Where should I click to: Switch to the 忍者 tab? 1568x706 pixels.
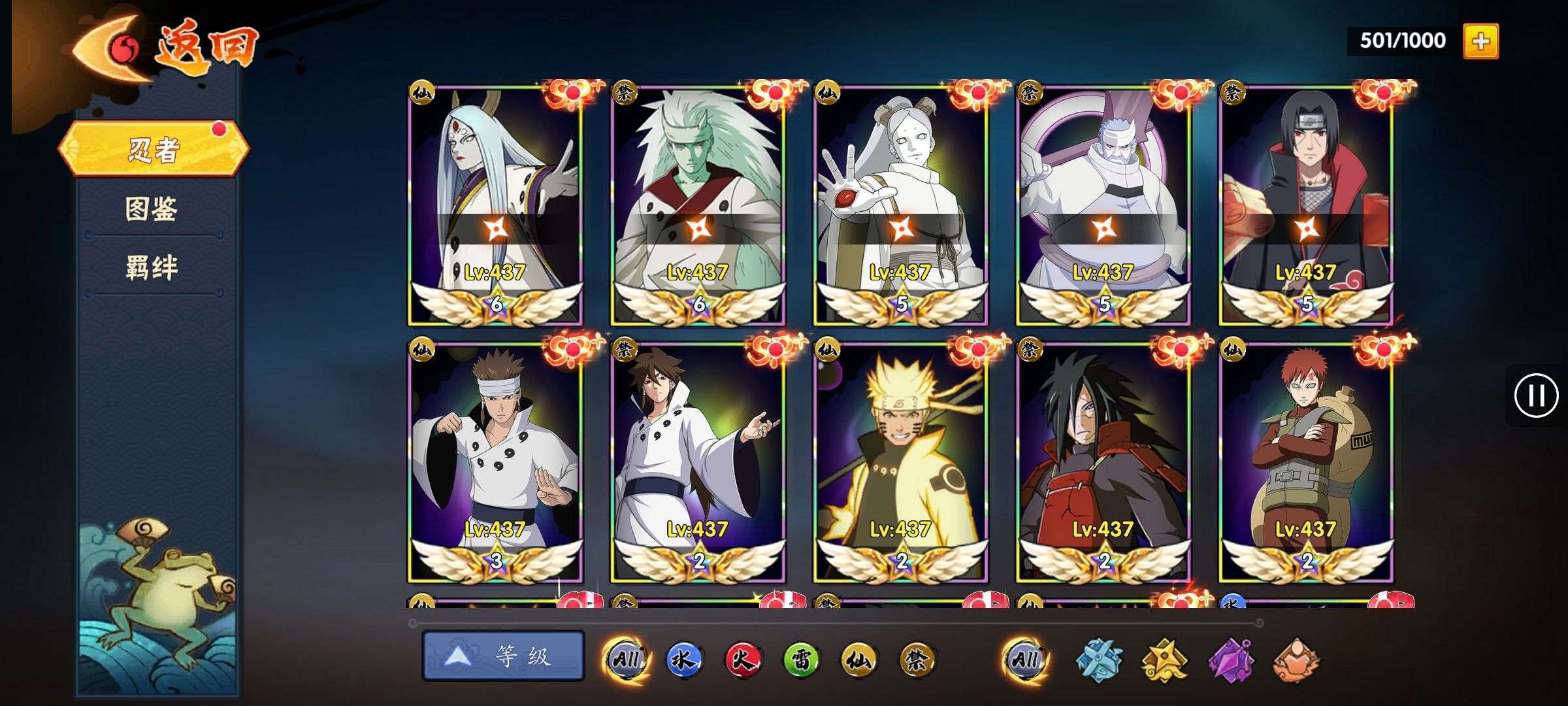[154, 149]
